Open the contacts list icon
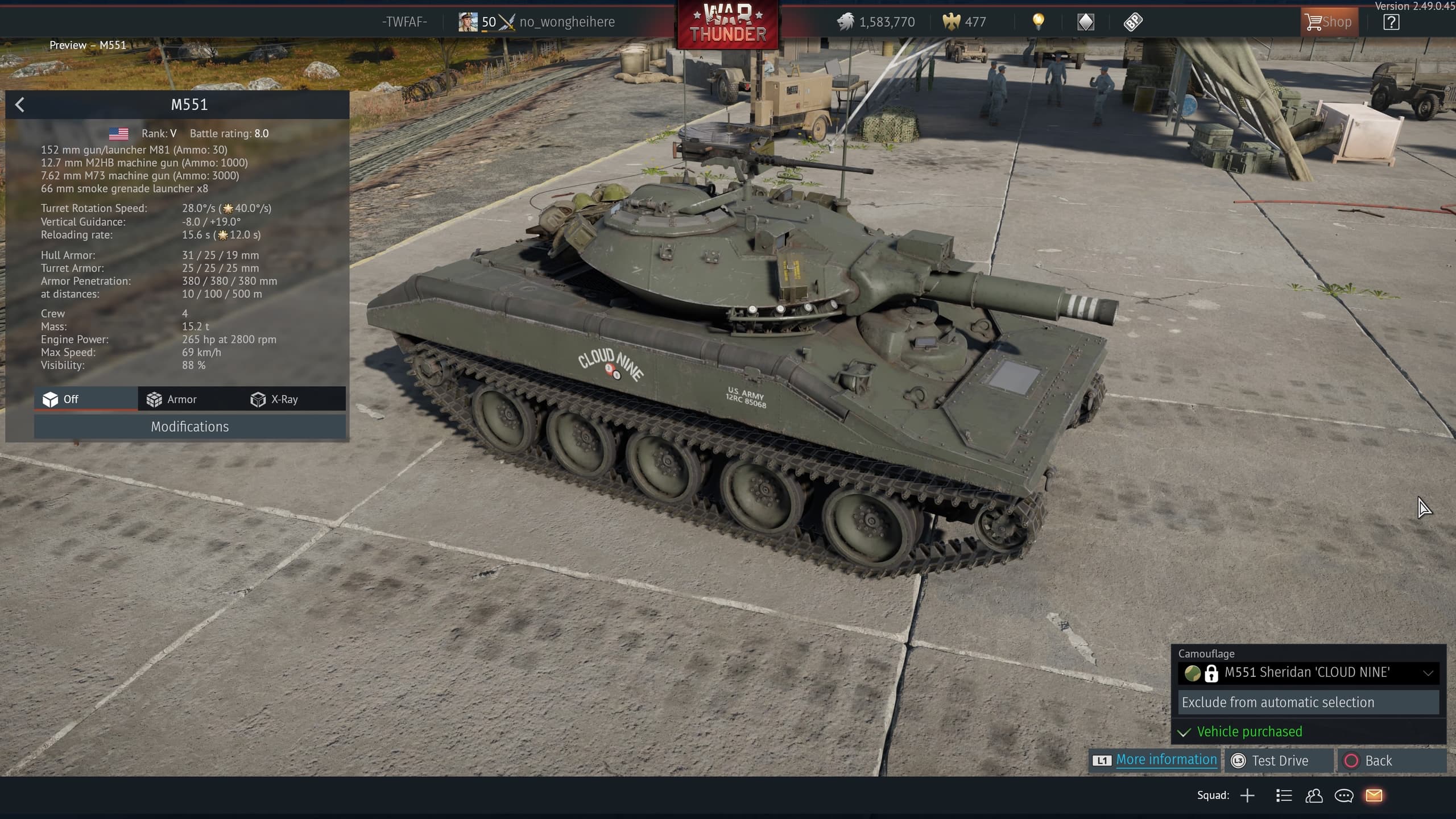Image resolution: width=1456 pixels, height=819 pixels. 1314,796
